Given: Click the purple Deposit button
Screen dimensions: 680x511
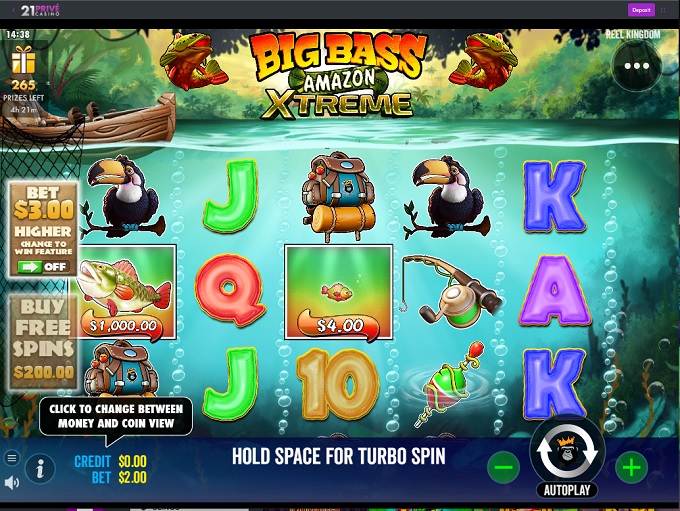Looking at the screenshot, I should click(x=641, y=10).
